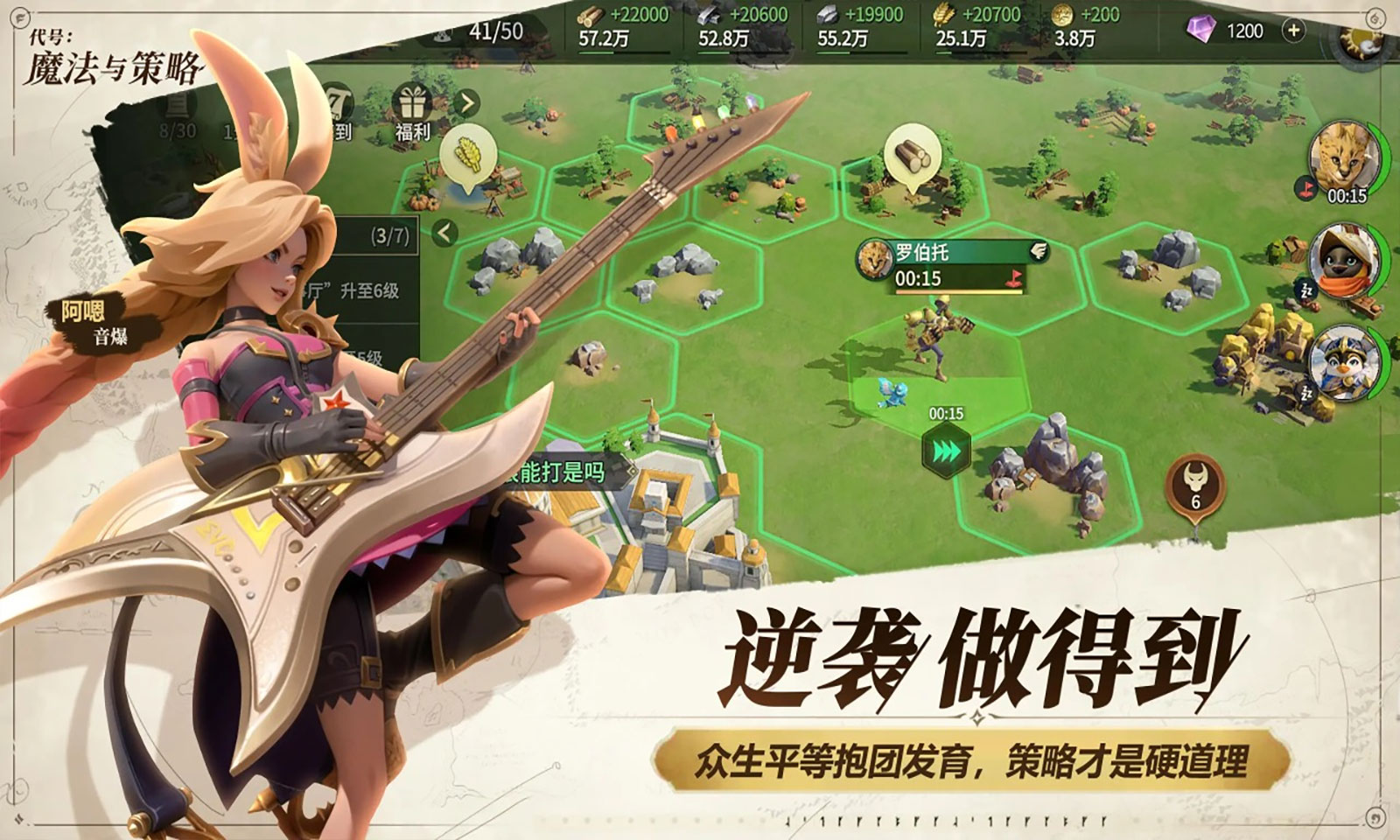This screenshot has height=840, width=1400.
Task: Click the wood resource icon showing 57.2万
Action: click(591, 15)
